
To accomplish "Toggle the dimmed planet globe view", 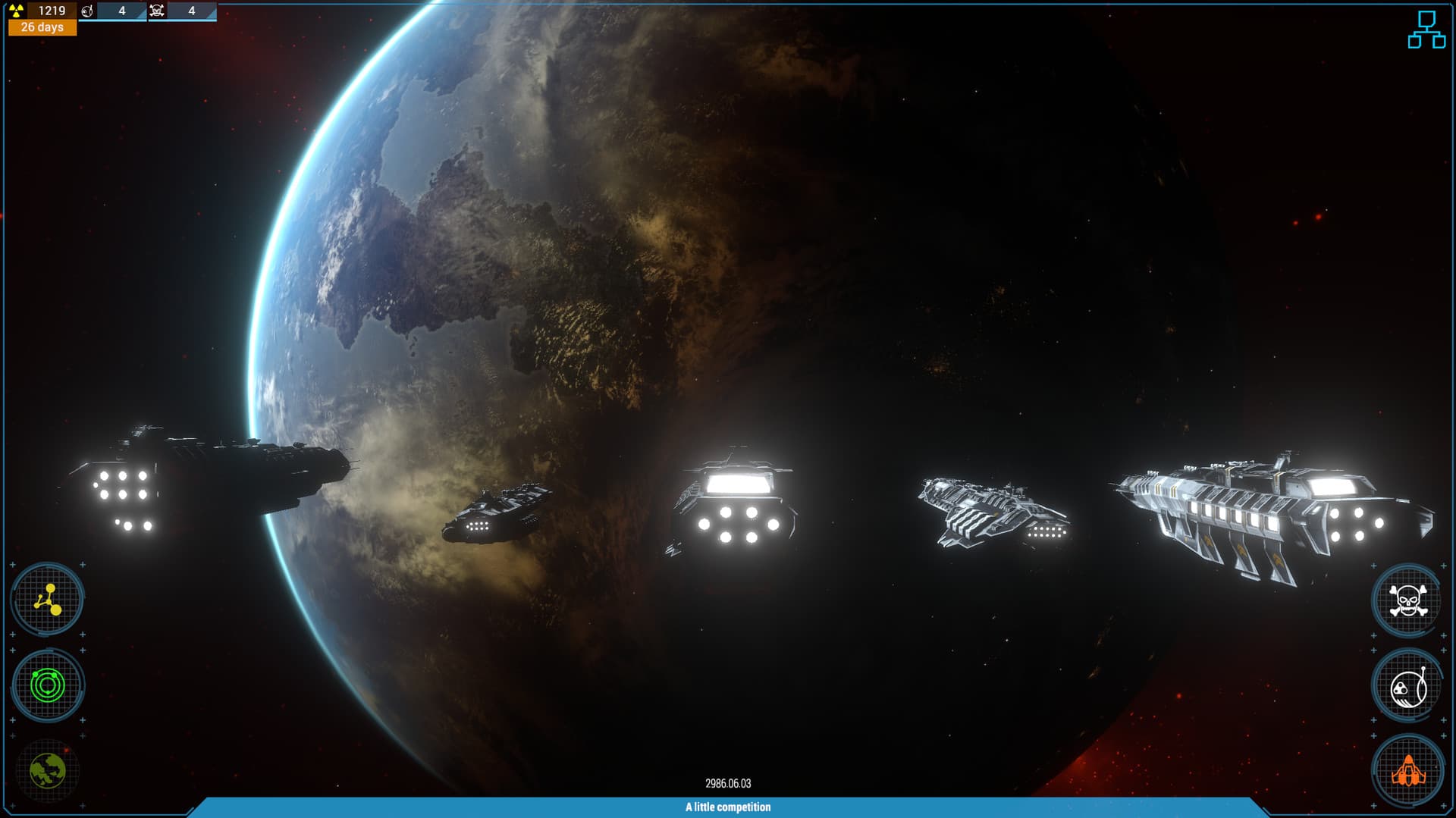I will tap(47, 770).
